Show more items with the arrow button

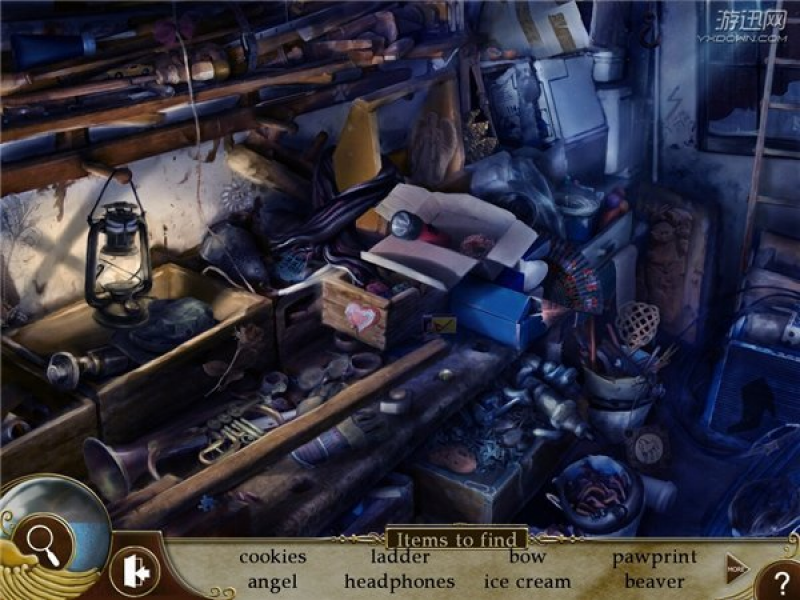[x=737, y=565]
